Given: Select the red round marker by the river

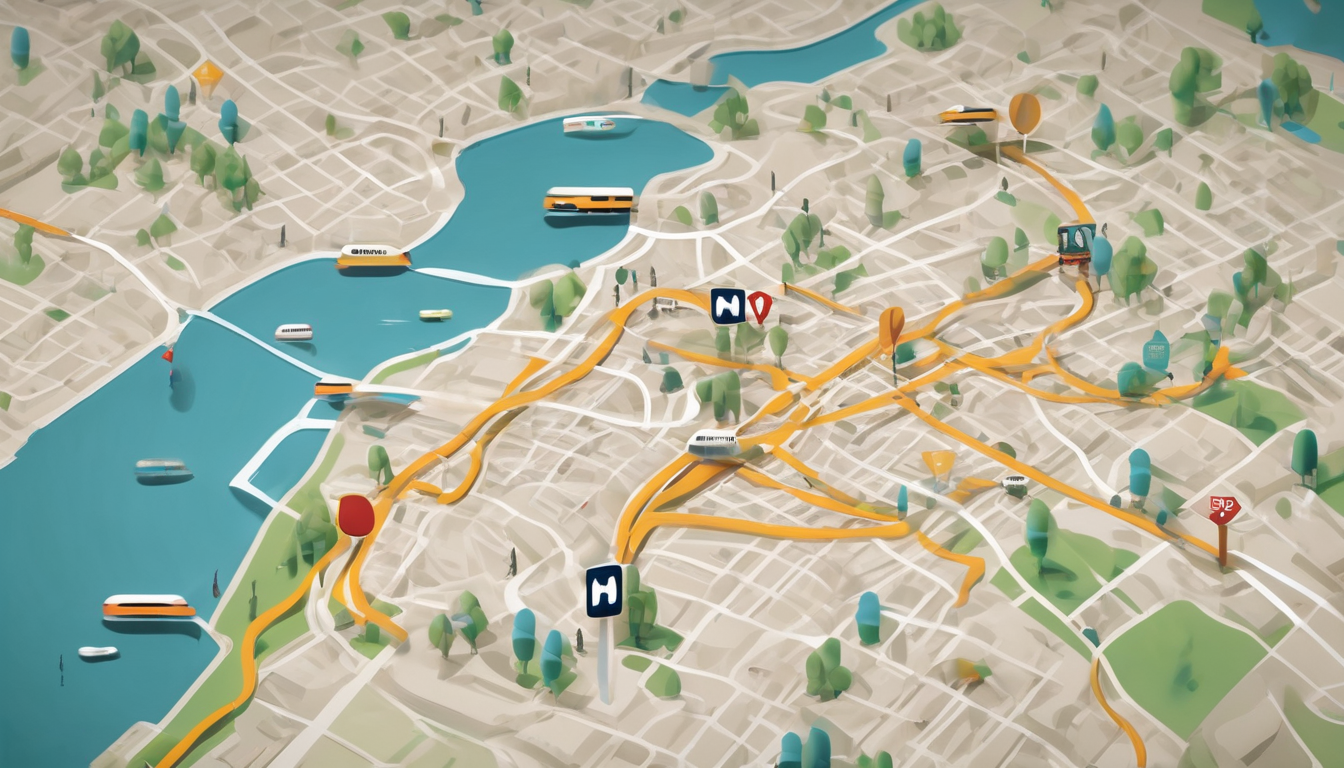Looking at the screenshot, I should [356, 516].
